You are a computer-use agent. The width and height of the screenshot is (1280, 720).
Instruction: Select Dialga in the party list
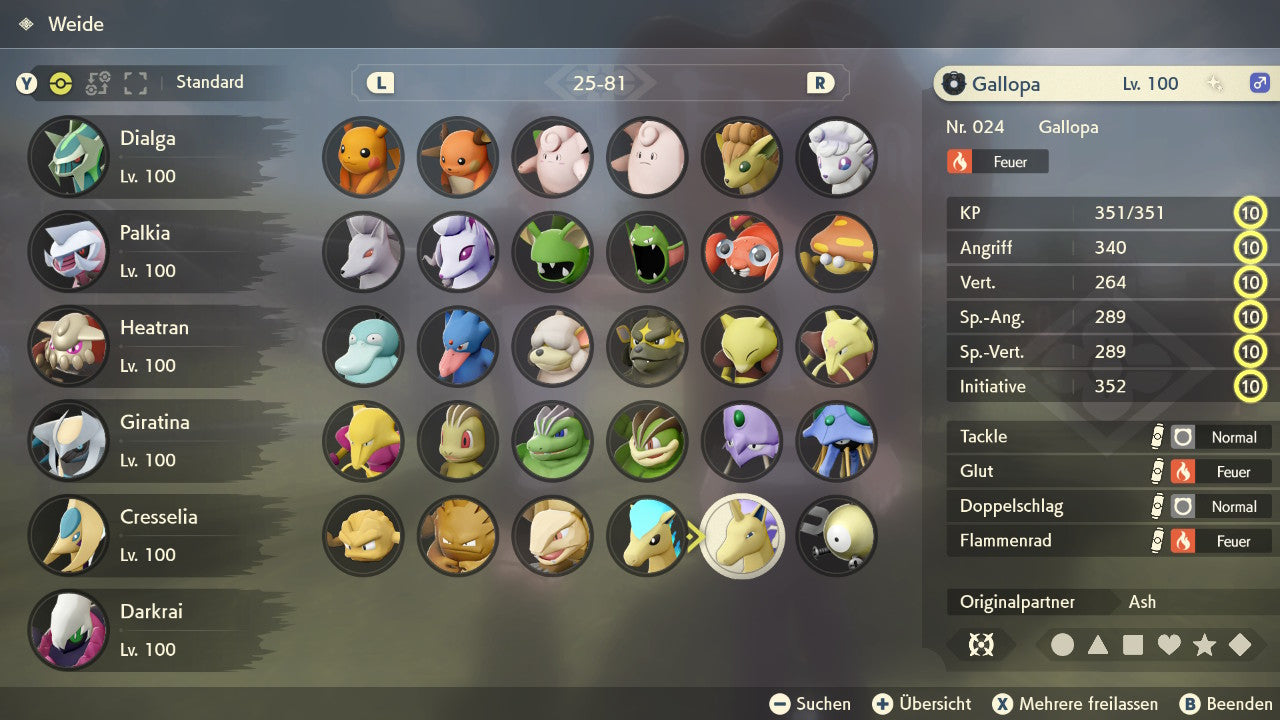point(150,157)
